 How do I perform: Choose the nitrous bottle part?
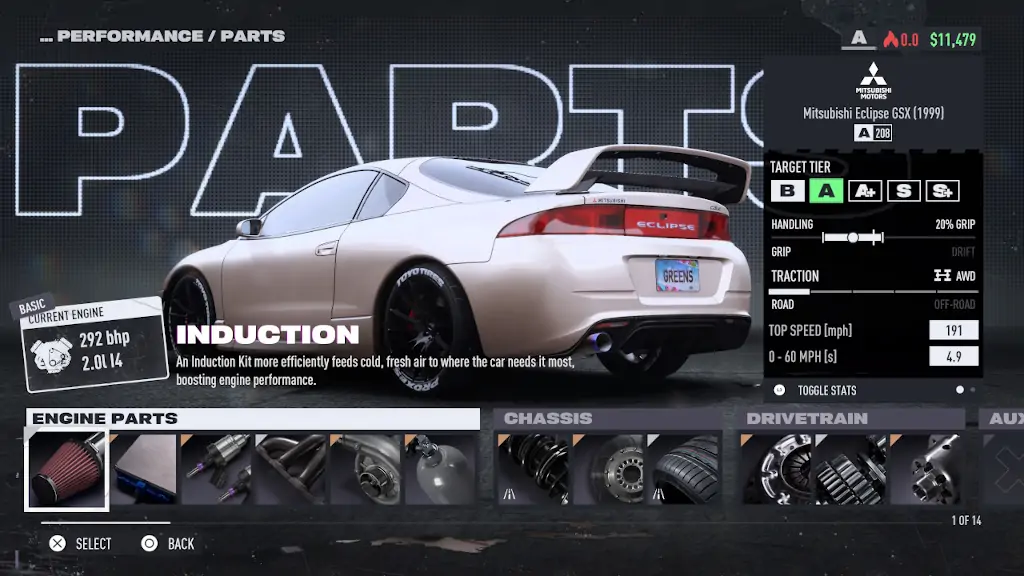(439, 469)
